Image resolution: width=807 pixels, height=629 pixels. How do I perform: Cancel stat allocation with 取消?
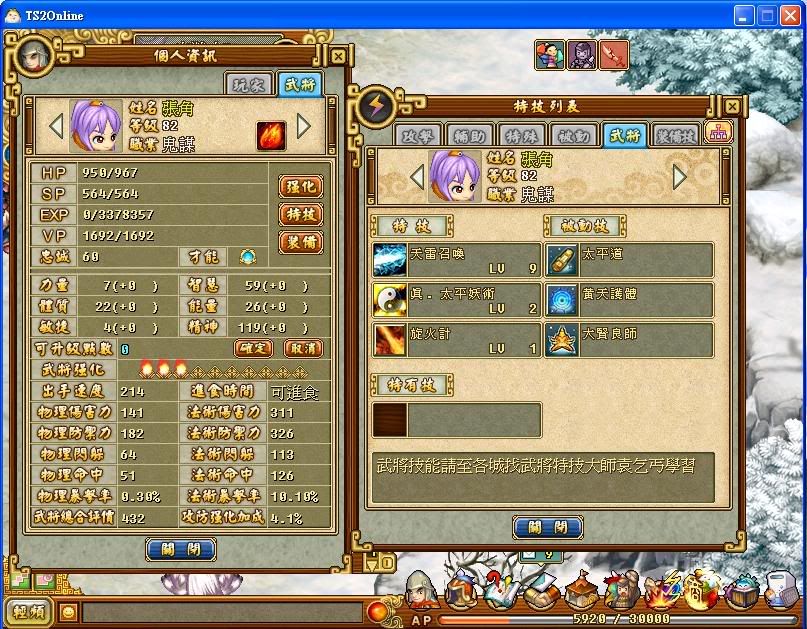(302, 348)
